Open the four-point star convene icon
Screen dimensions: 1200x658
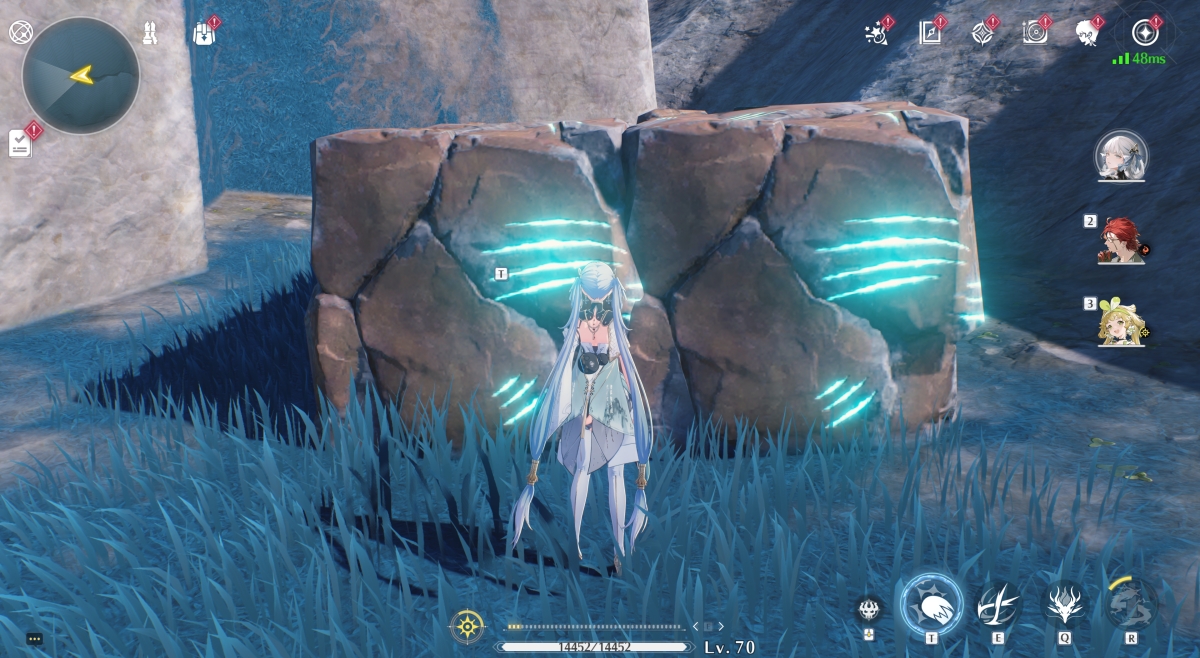[982, 33]
